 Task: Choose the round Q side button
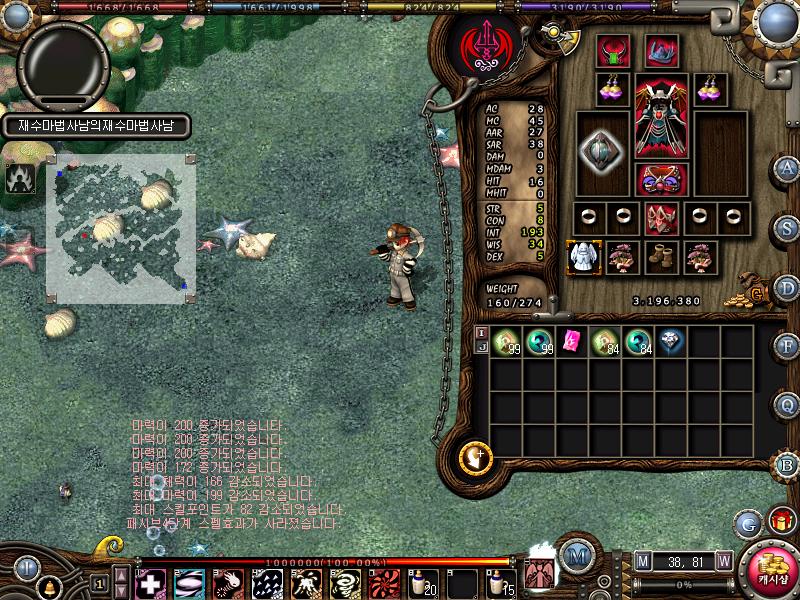[788, 404]
